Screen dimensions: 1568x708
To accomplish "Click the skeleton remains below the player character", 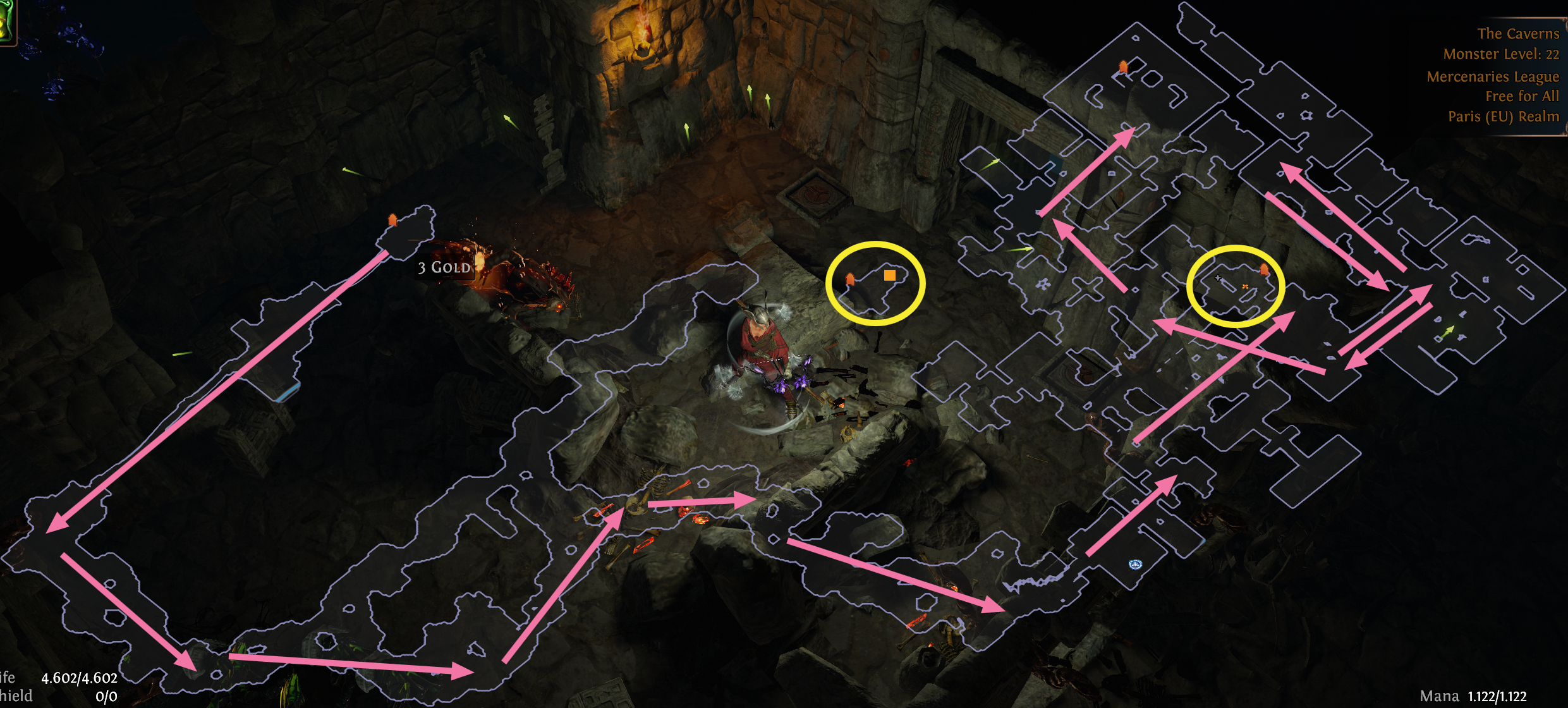I will click(651, 487).
